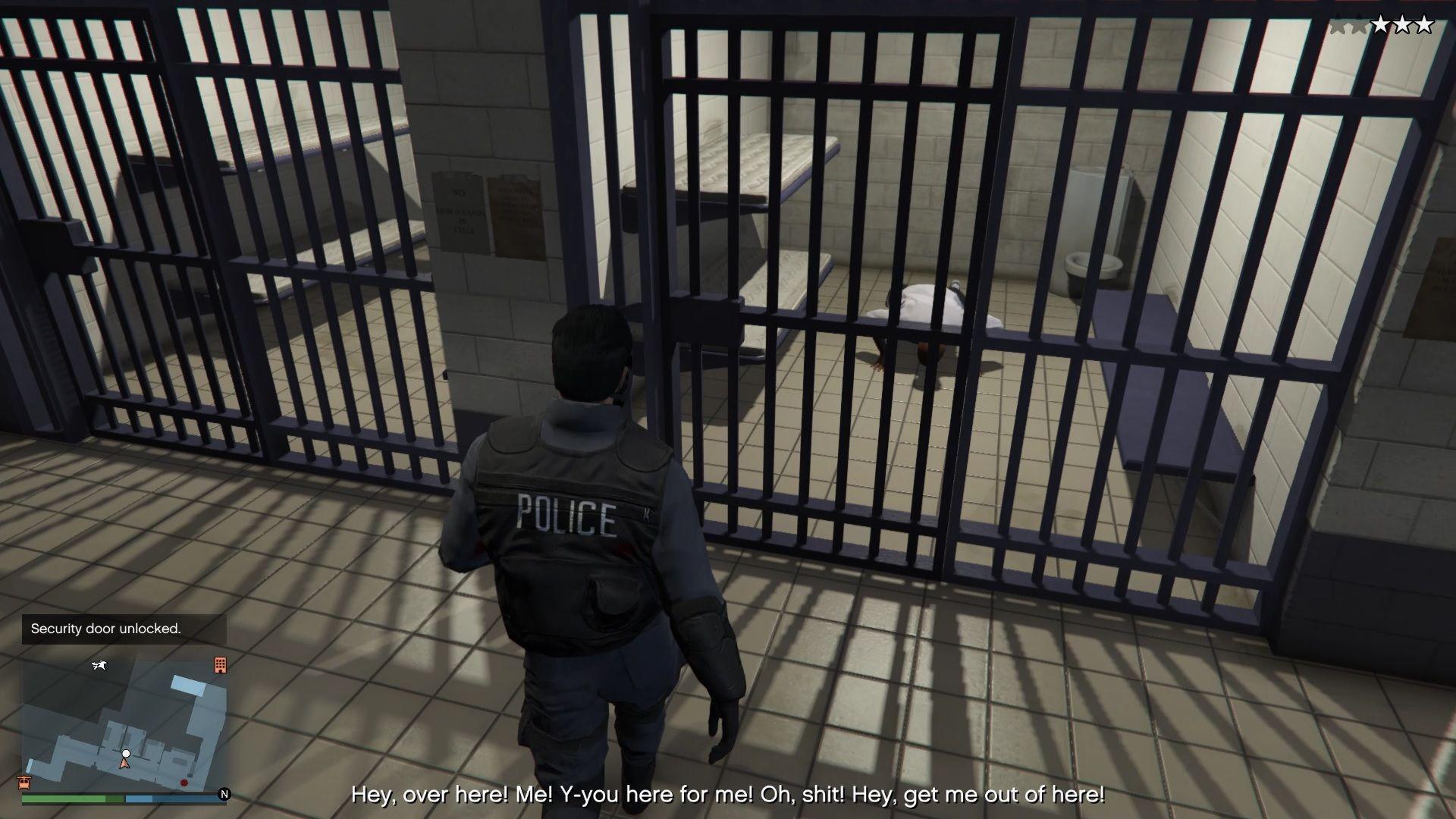Image resolution: width=1456 pixels, height=819 pixels.
Task: Select the orange building marker on the minimap
Action: tap(220, 665)
